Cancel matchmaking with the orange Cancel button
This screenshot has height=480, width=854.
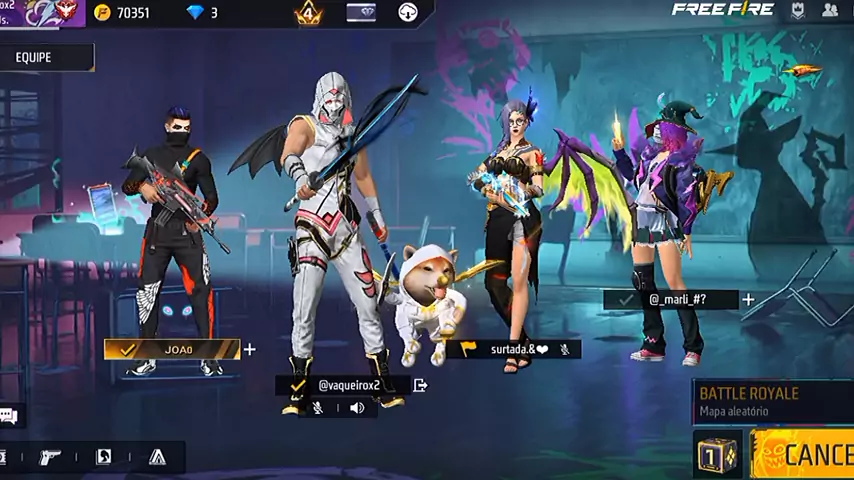(x=804, y=455)
